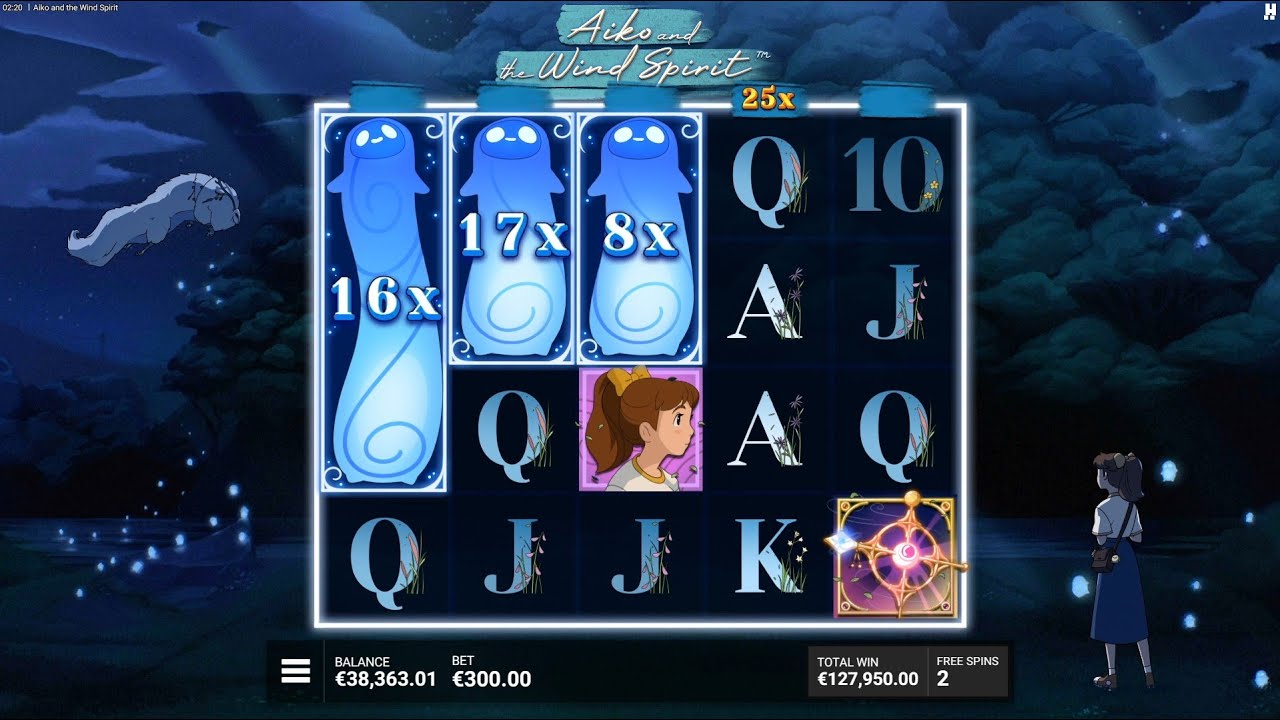Click the BALANCE amount display

(x=385, y=670)
